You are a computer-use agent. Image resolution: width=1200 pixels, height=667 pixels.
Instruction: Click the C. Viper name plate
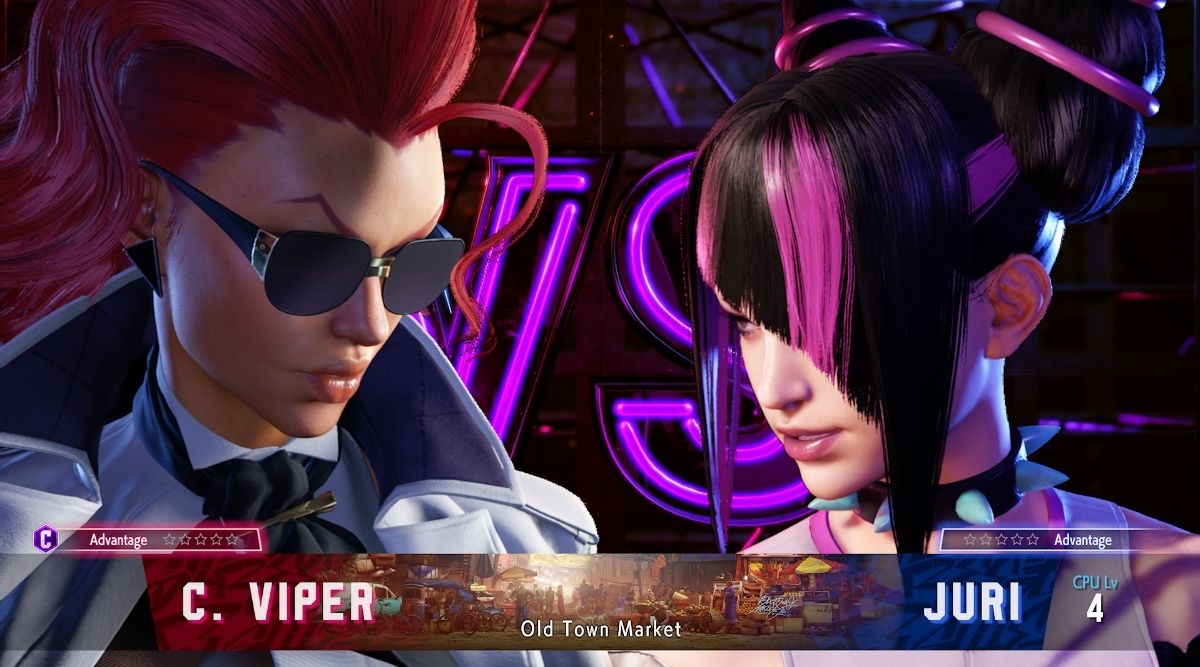[x=278, y=603]
